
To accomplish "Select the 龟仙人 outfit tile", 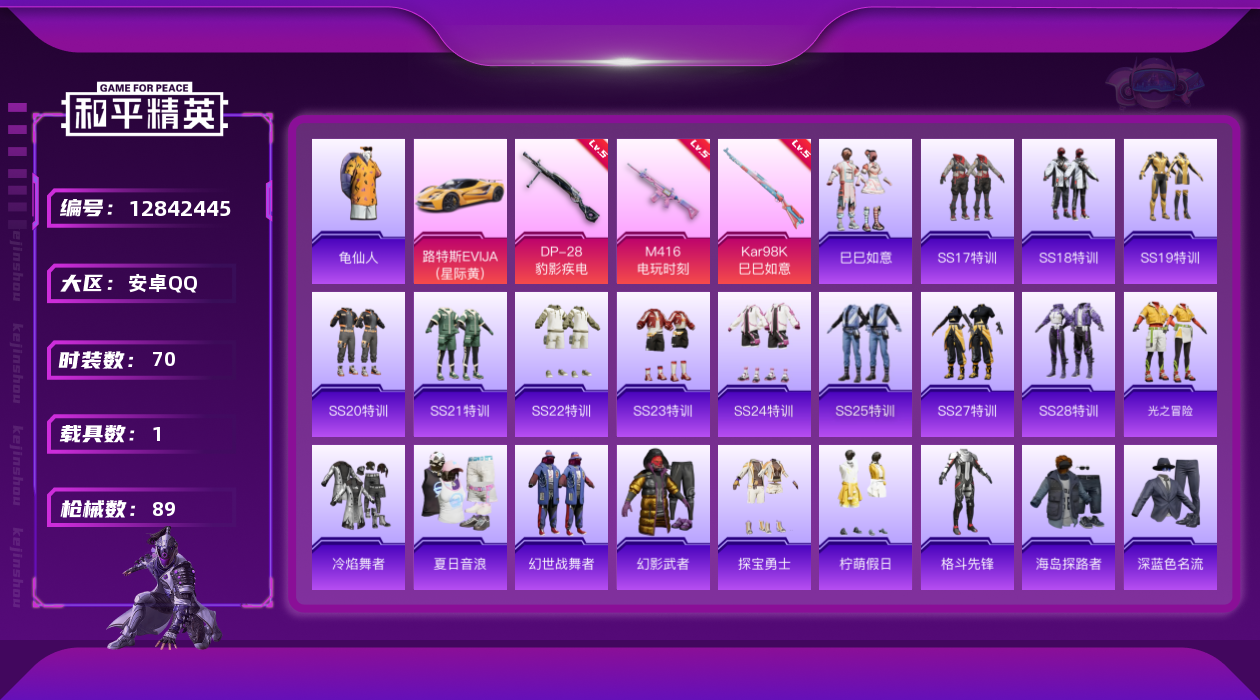I will (x=358, y=210).
